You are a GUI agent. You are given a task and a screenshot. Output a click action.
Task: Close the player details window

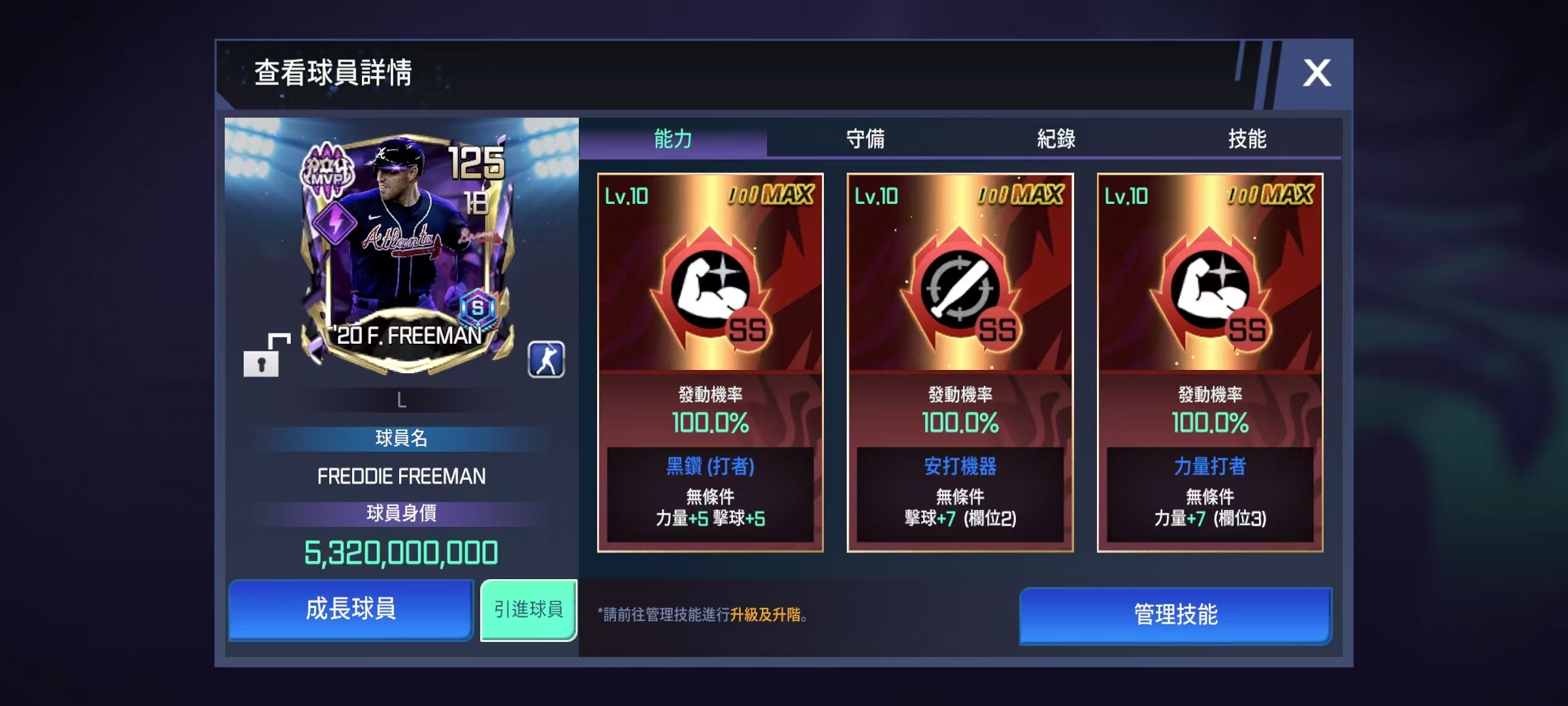click(1316, 73)
